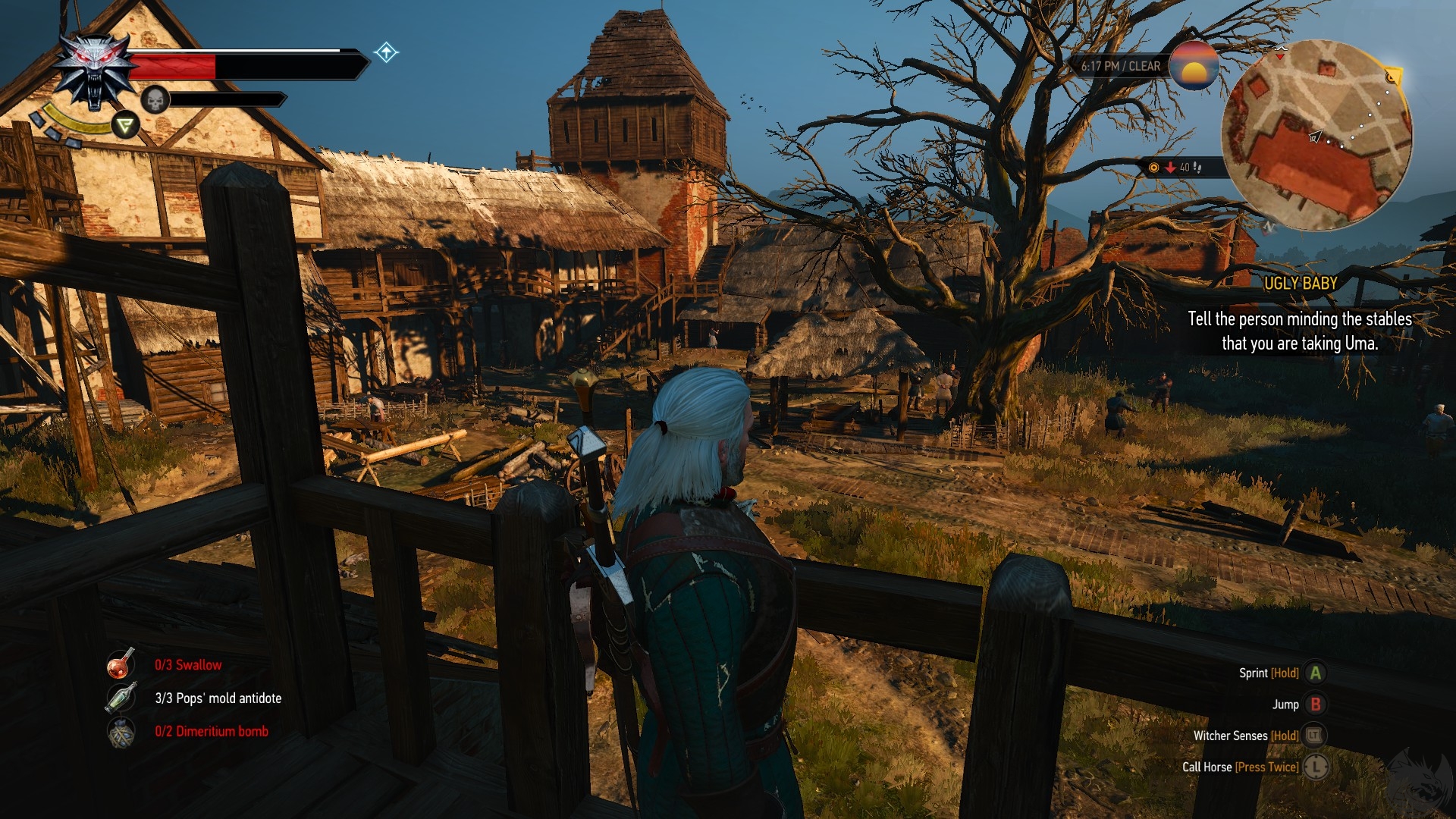Click the skull toxicity icon
Image resolution: width=1456 pixels, height=819 pixels.
tap(155, 99)
